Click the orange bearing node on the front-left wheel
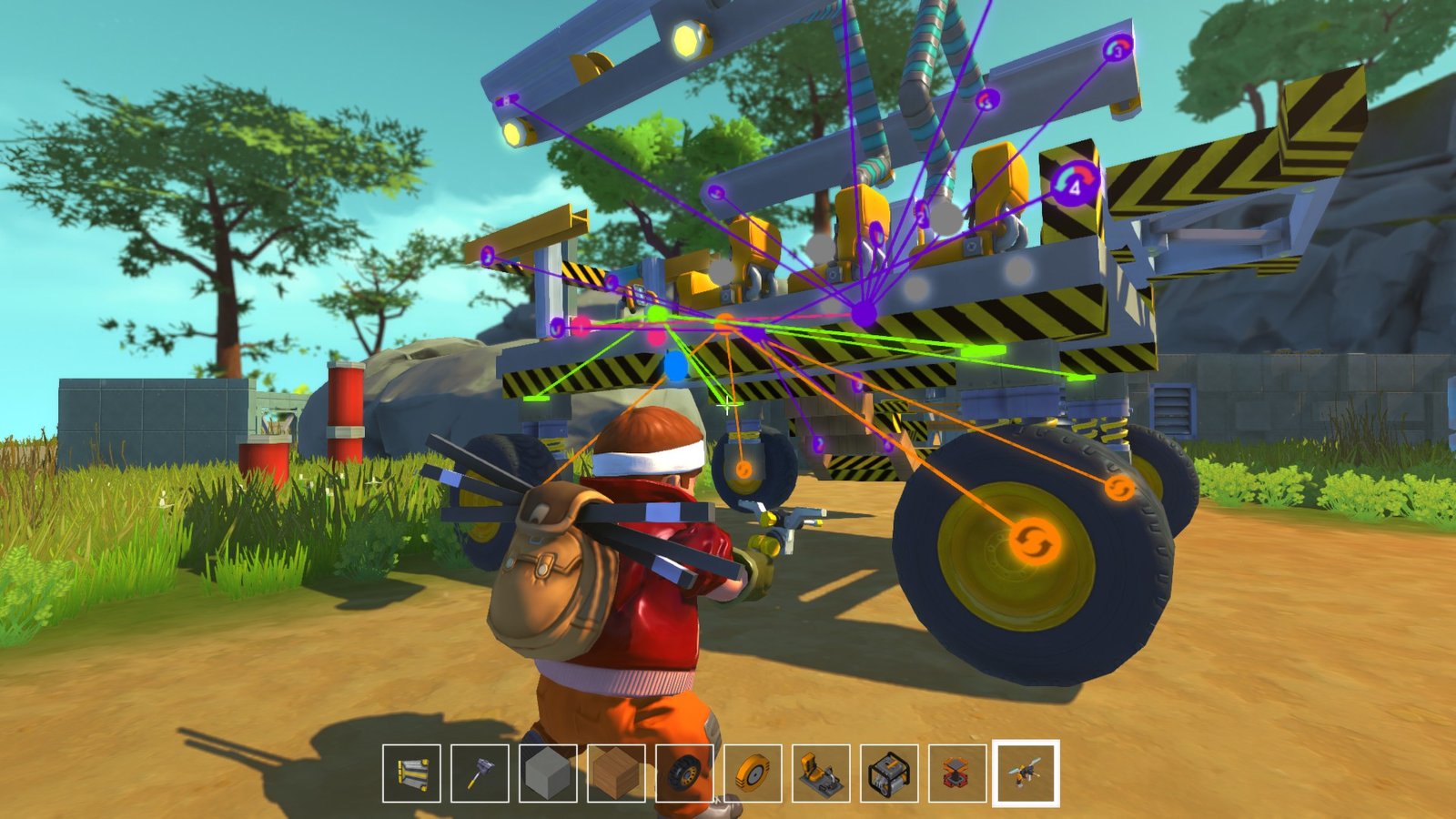This screenshot has width=1456, height=819. click(742, 470)
